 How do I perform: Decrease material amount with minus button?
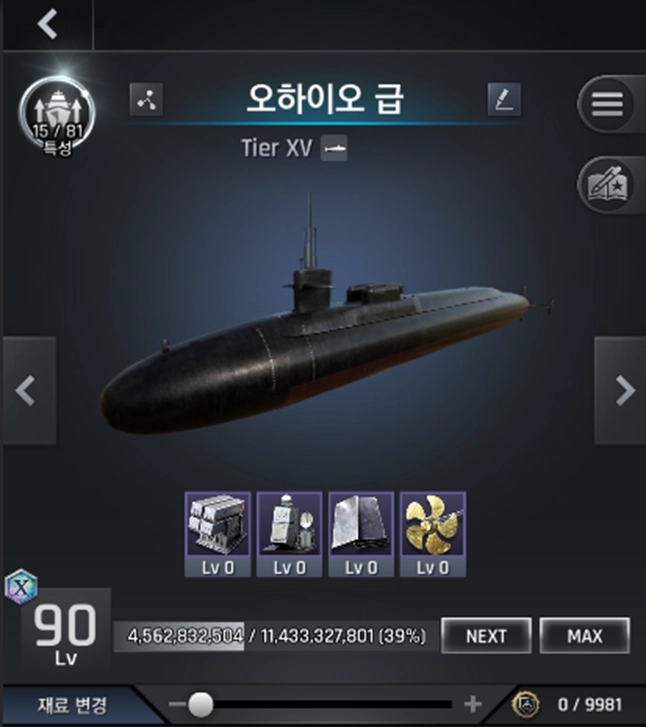coord(178,704)
